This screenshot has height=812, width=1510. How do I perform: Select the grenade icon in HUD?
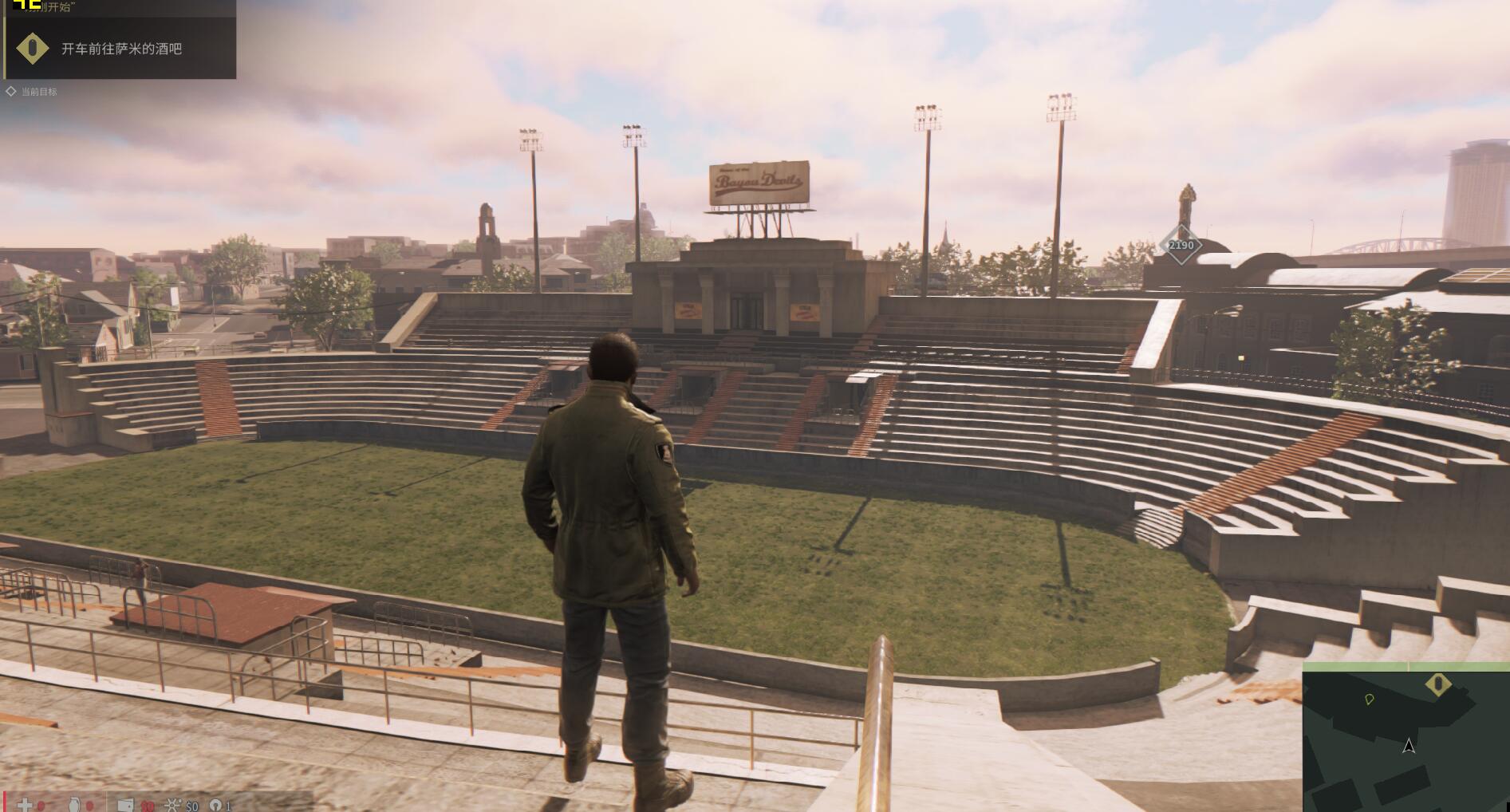click(74, 805)
